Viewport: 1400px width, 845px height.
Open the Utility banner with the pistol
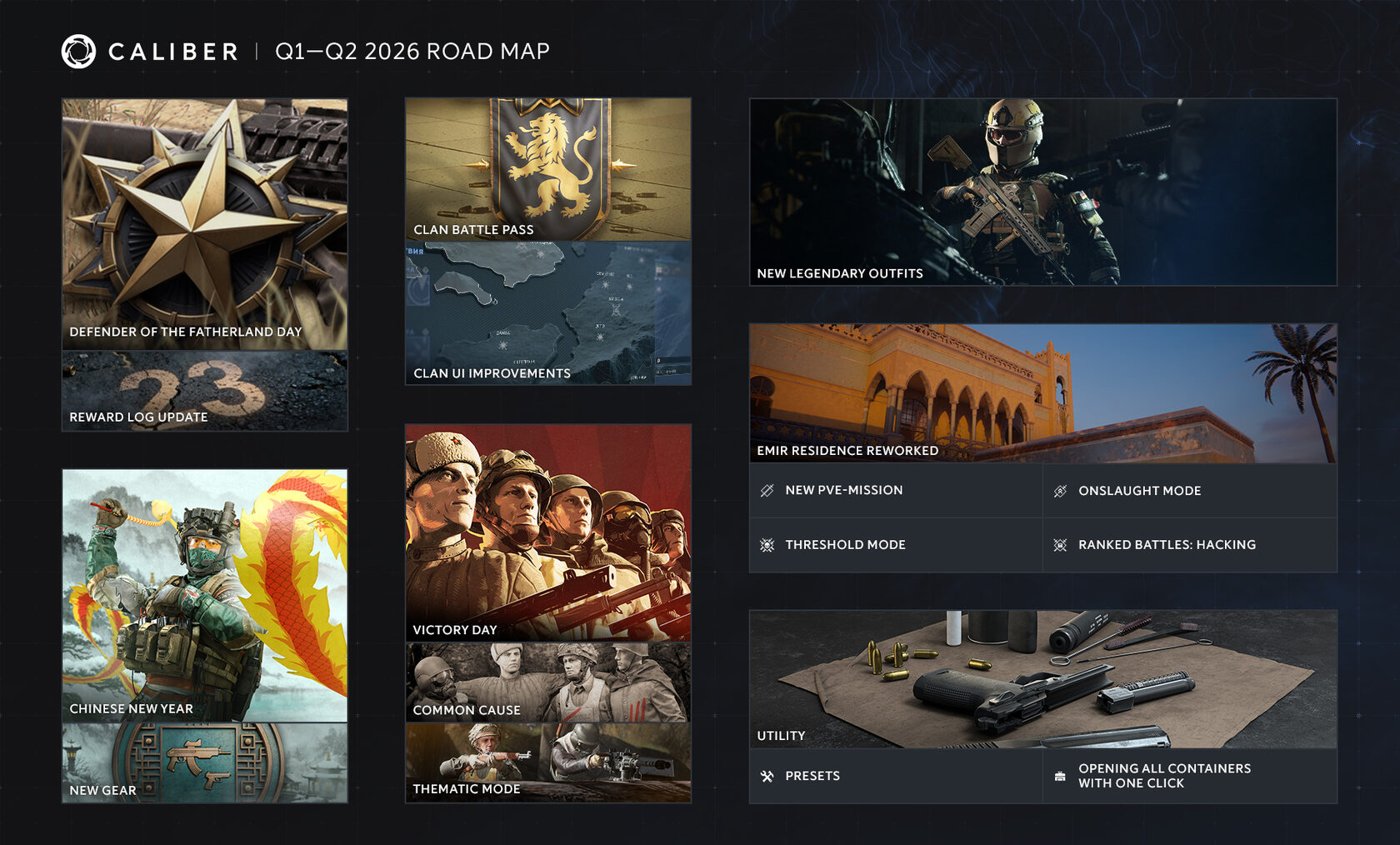[x=1042, y=678]
